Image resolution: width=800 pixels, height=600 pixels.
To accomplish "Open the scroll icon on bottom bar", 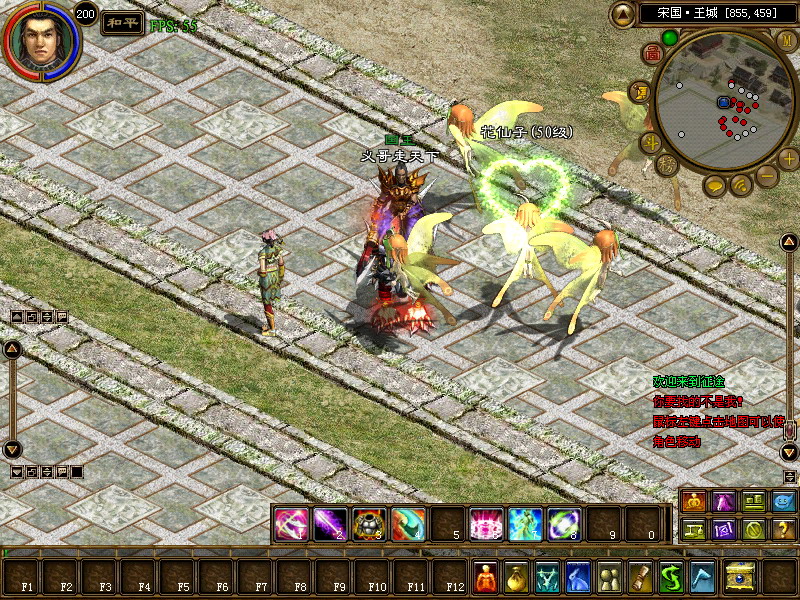I will pyautogui.click(x=640, y=578).
